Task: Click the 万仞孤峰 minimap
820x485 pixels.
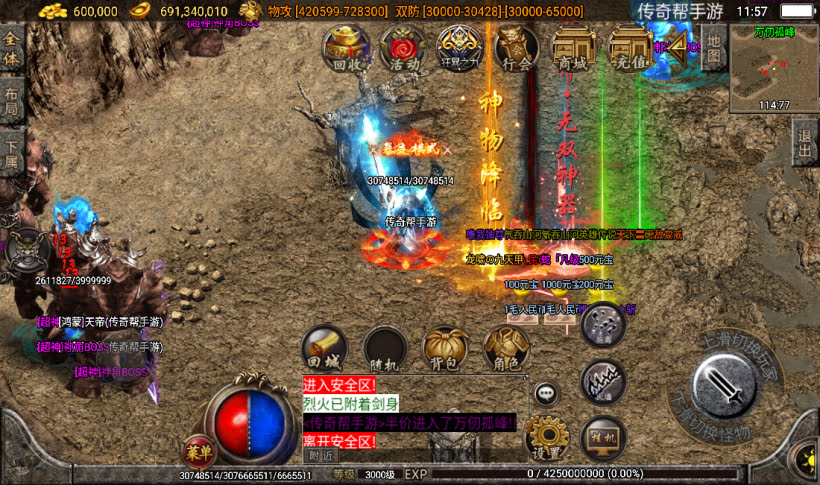Action: 773,66
